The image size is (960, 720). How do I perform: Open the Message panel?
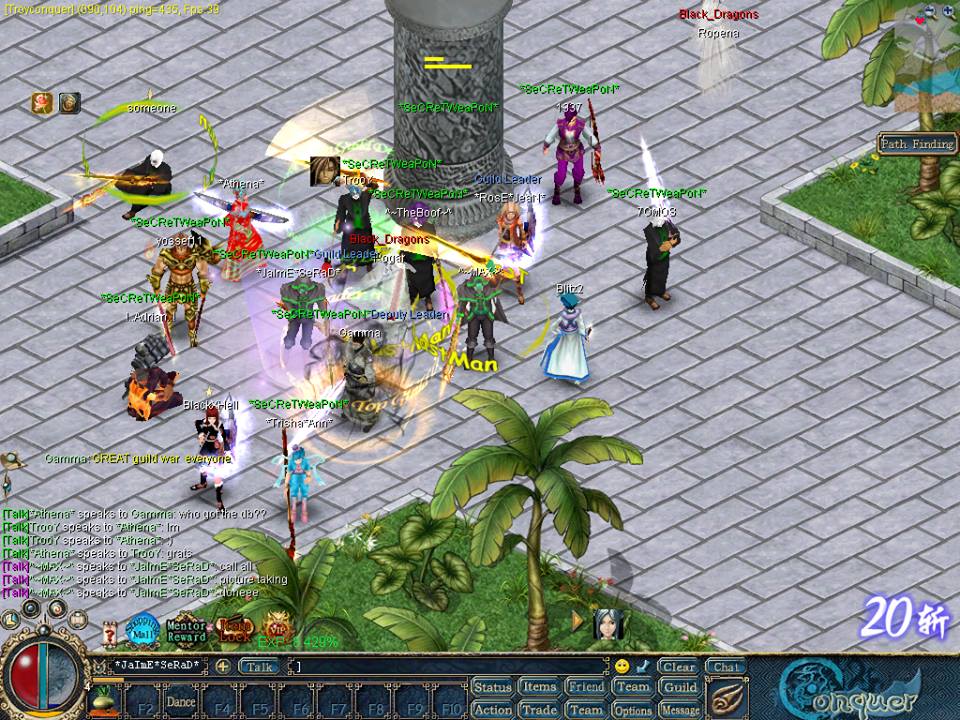tap(680, 709)
